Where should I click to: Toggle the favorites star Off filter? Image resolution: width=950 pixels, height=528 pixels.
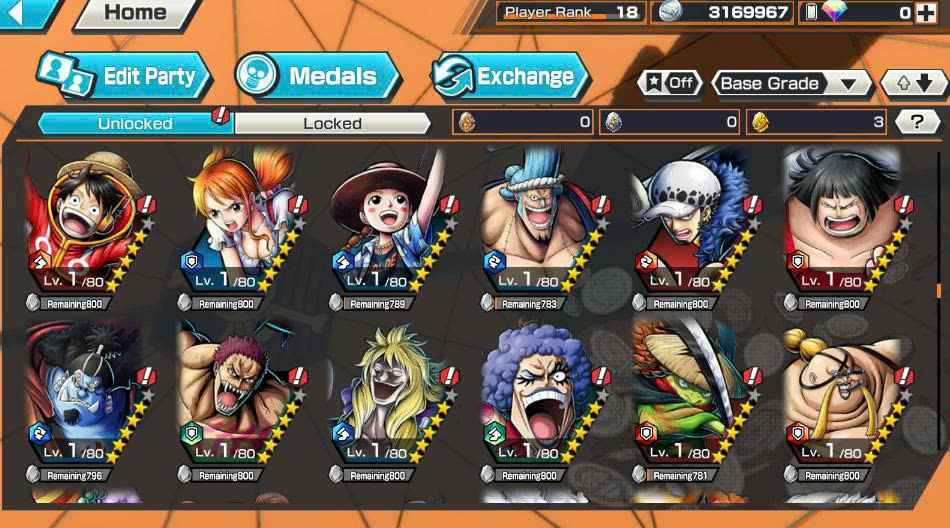tap(670, 83)
